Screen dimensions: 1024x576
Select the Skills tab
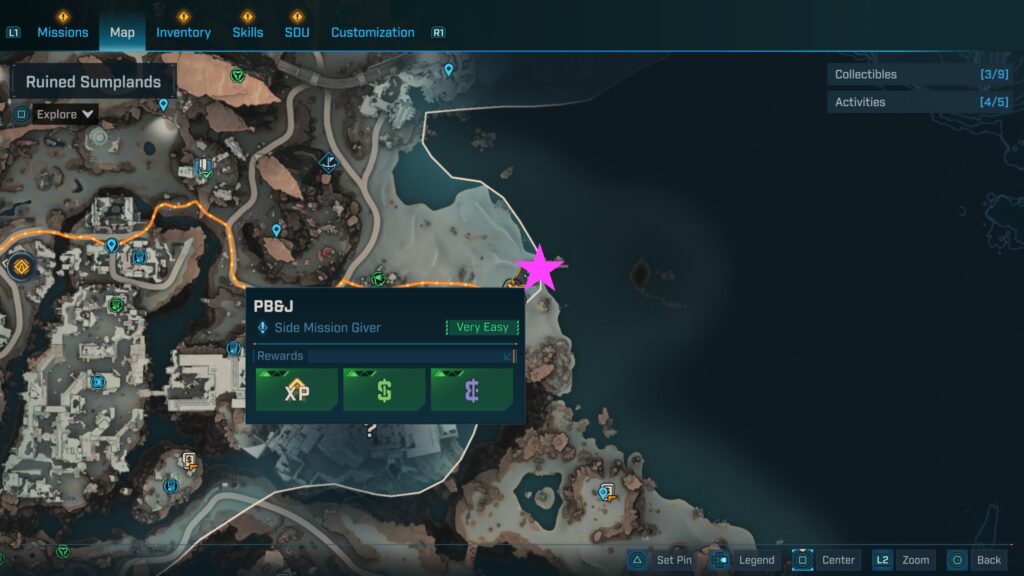[248, 32]
